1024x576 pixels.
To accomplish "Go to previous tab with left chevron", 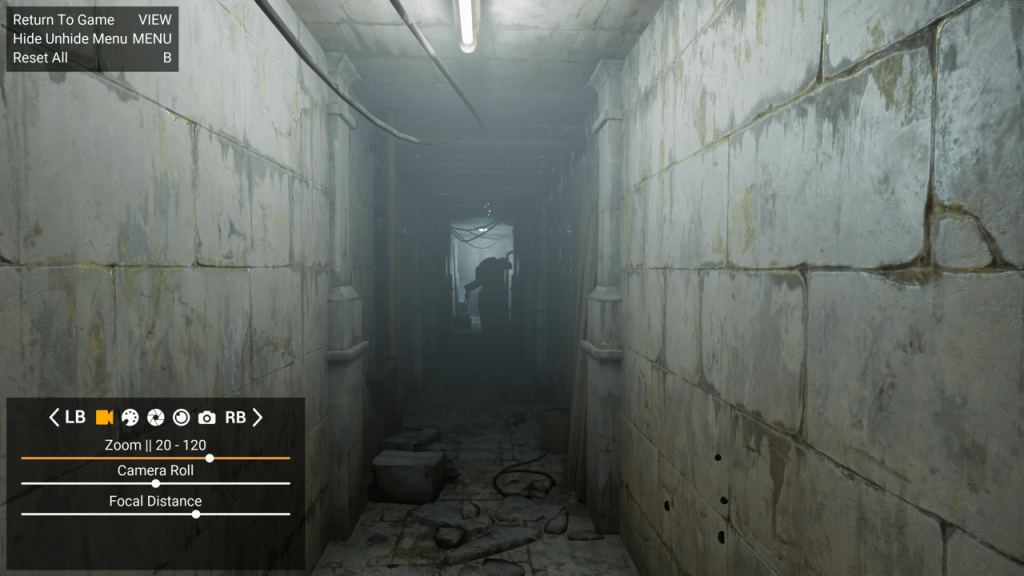I will [54, 417].
